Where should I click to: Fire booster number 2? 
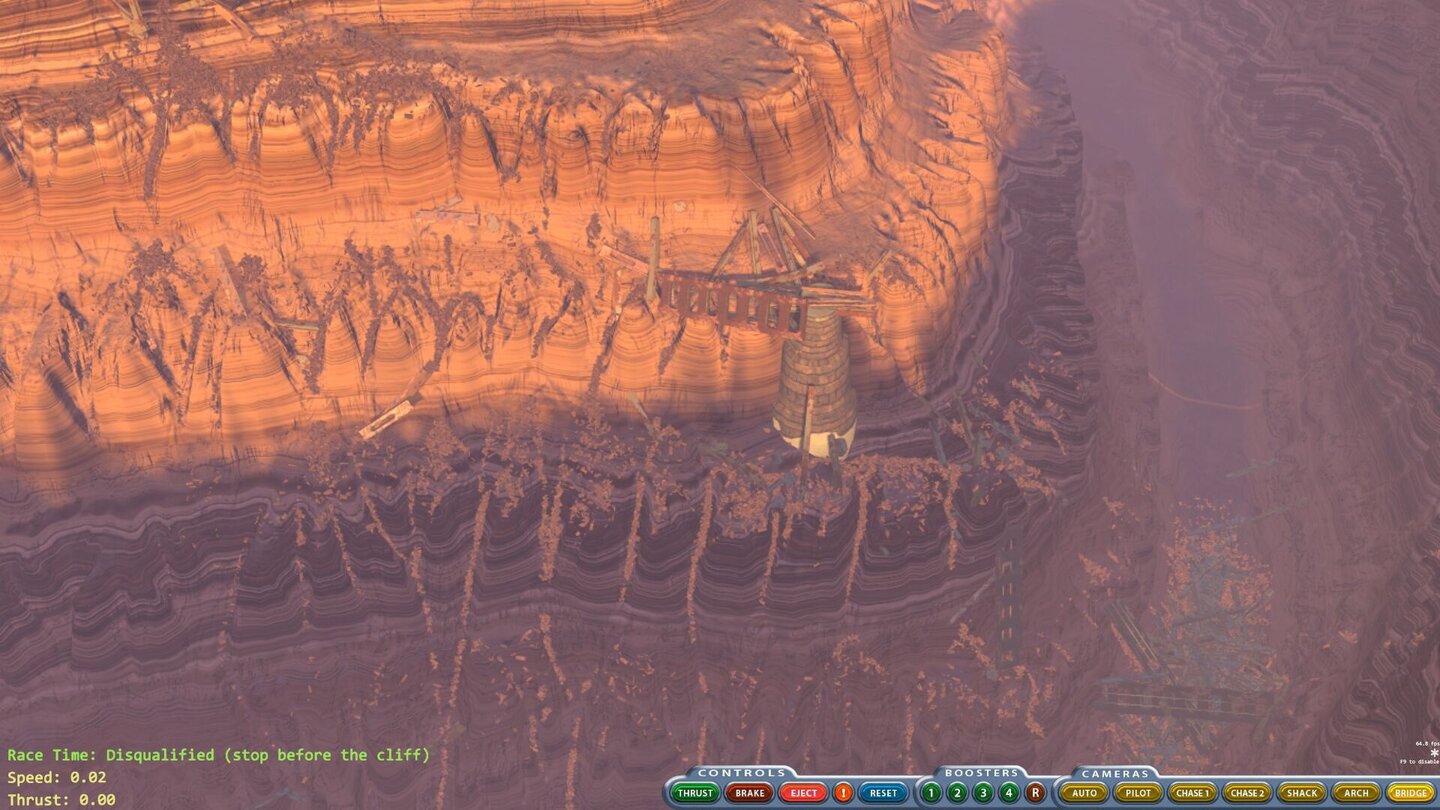coord(956,792)
